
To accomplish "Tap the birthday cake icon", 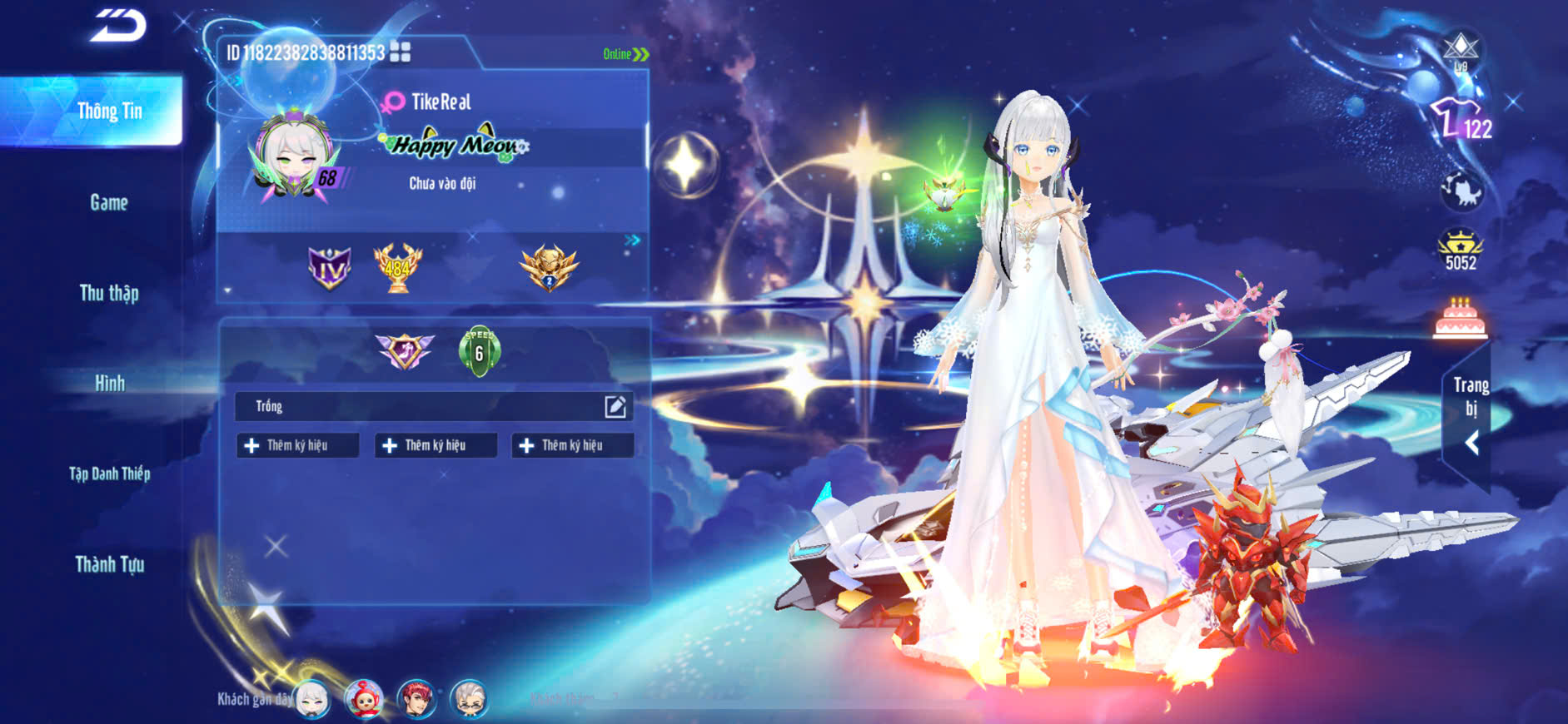I will tap(1460, 319).
